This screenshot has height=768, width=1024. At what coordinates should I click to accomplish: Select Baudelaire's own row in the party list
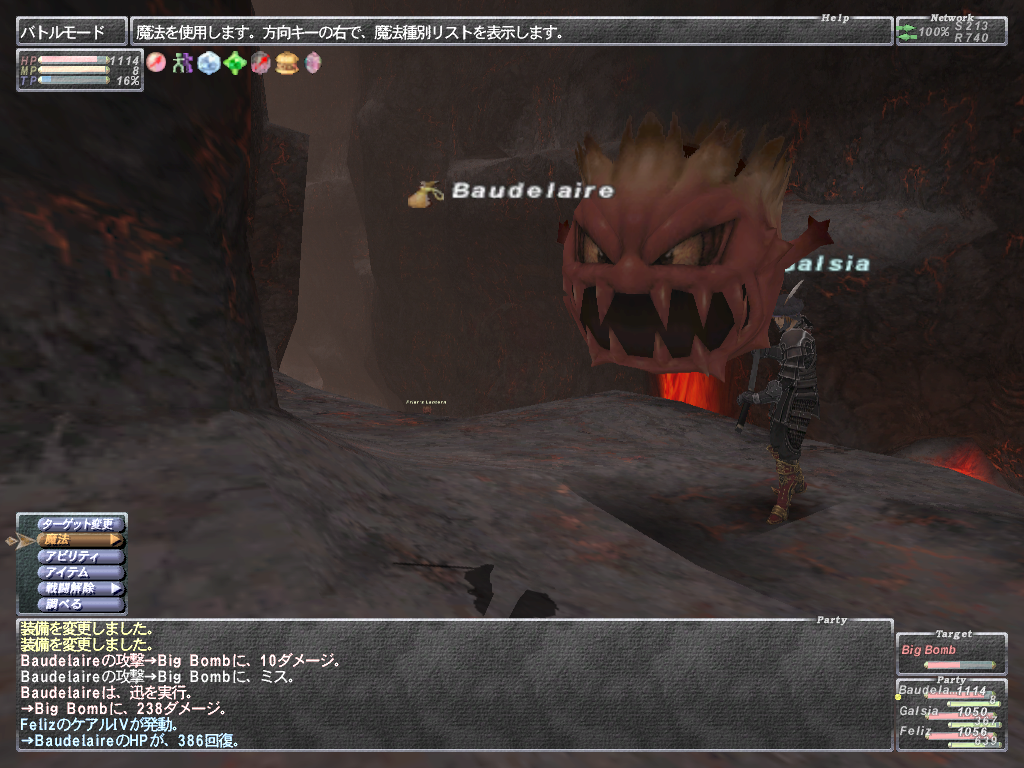951,692
